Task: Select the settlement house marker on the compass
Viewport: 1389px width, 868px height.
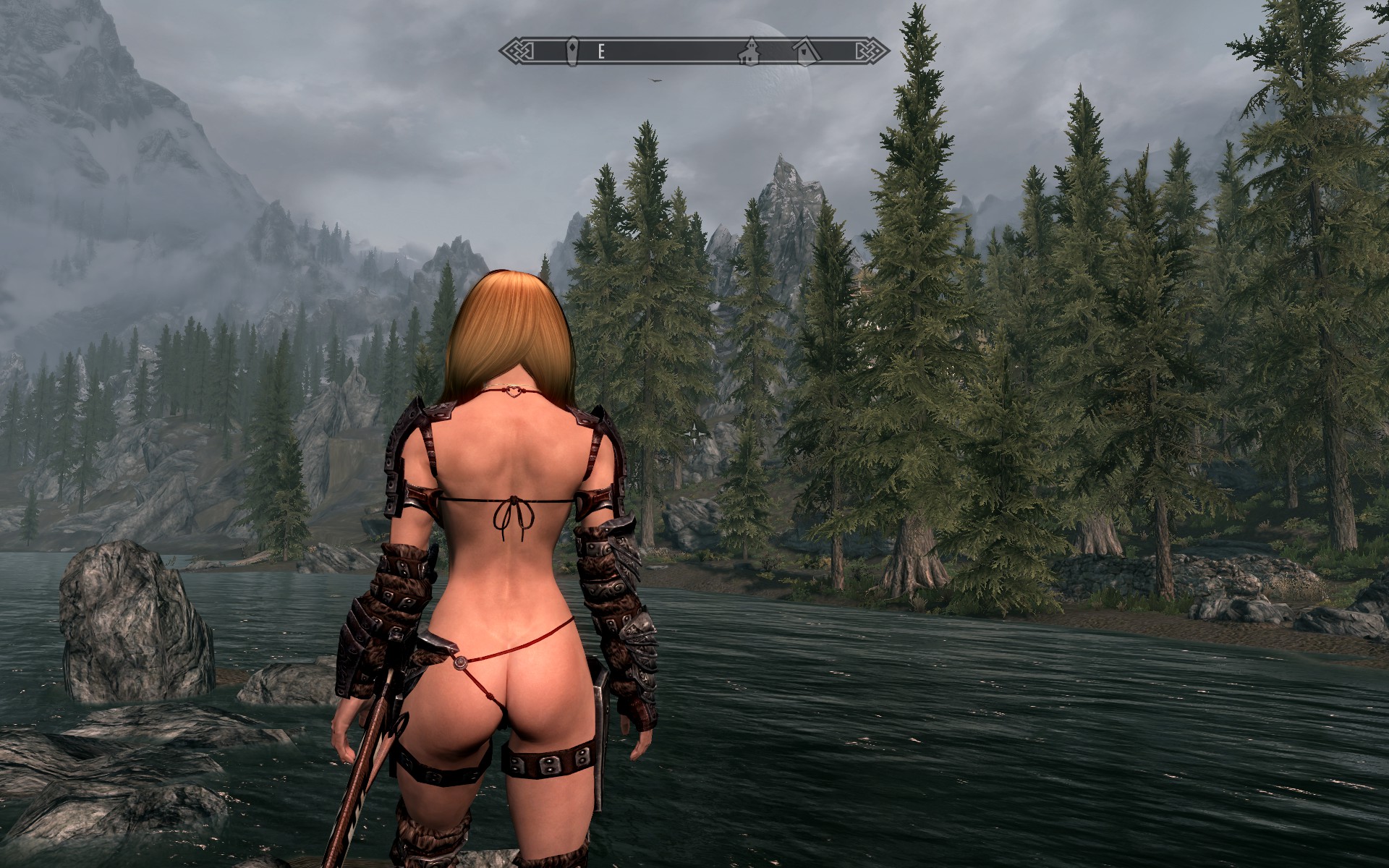Action: point(749,51)
